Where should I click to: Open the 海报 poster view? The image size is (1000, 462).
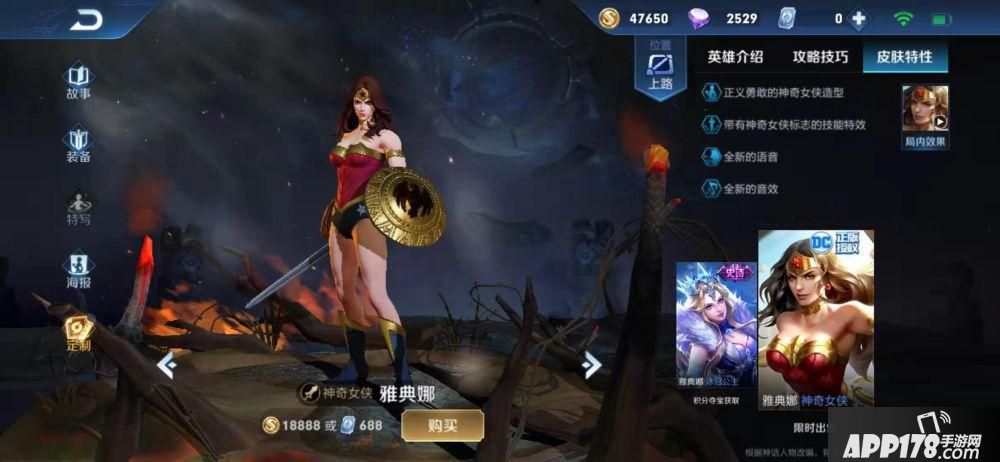click(78, 270)
